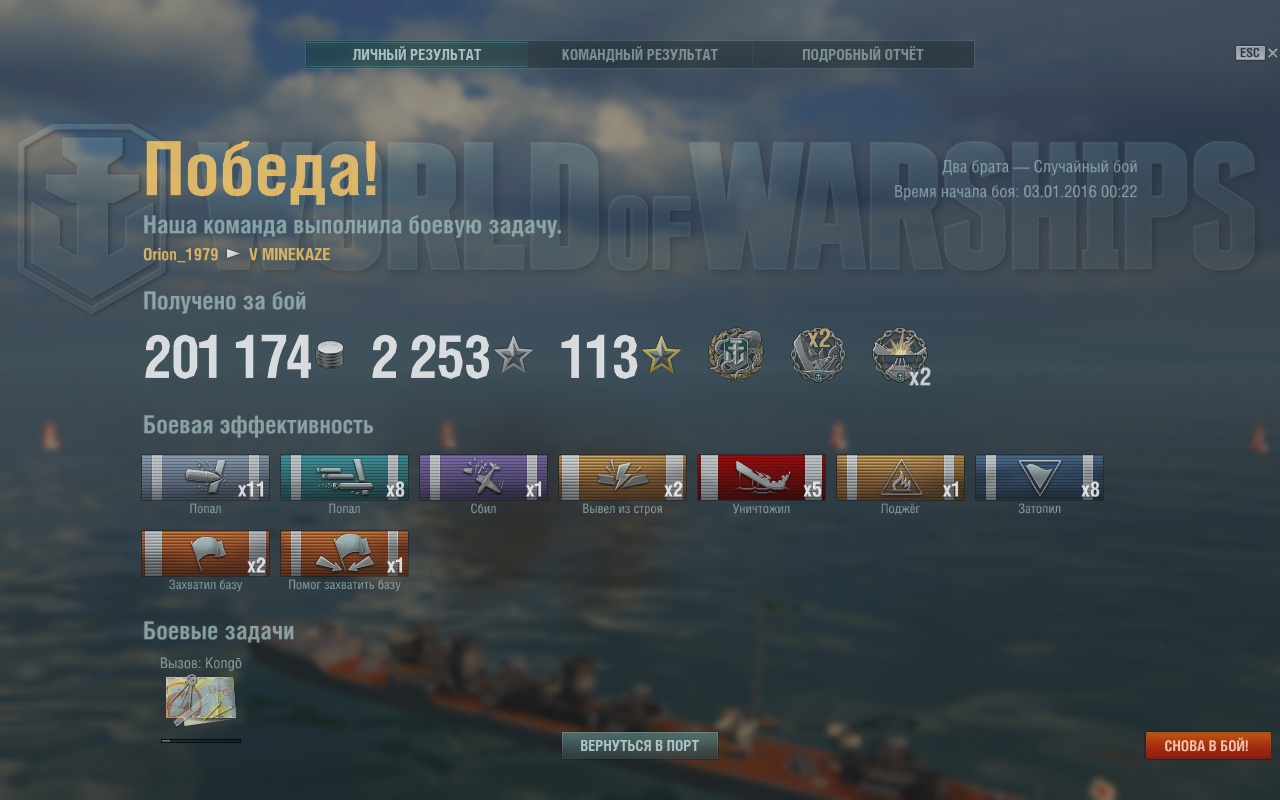Select the Помог захватить базу ribbon
The height and width of the screenshot is (800, 1280).
pyautogui.click(x=344, y=553)
